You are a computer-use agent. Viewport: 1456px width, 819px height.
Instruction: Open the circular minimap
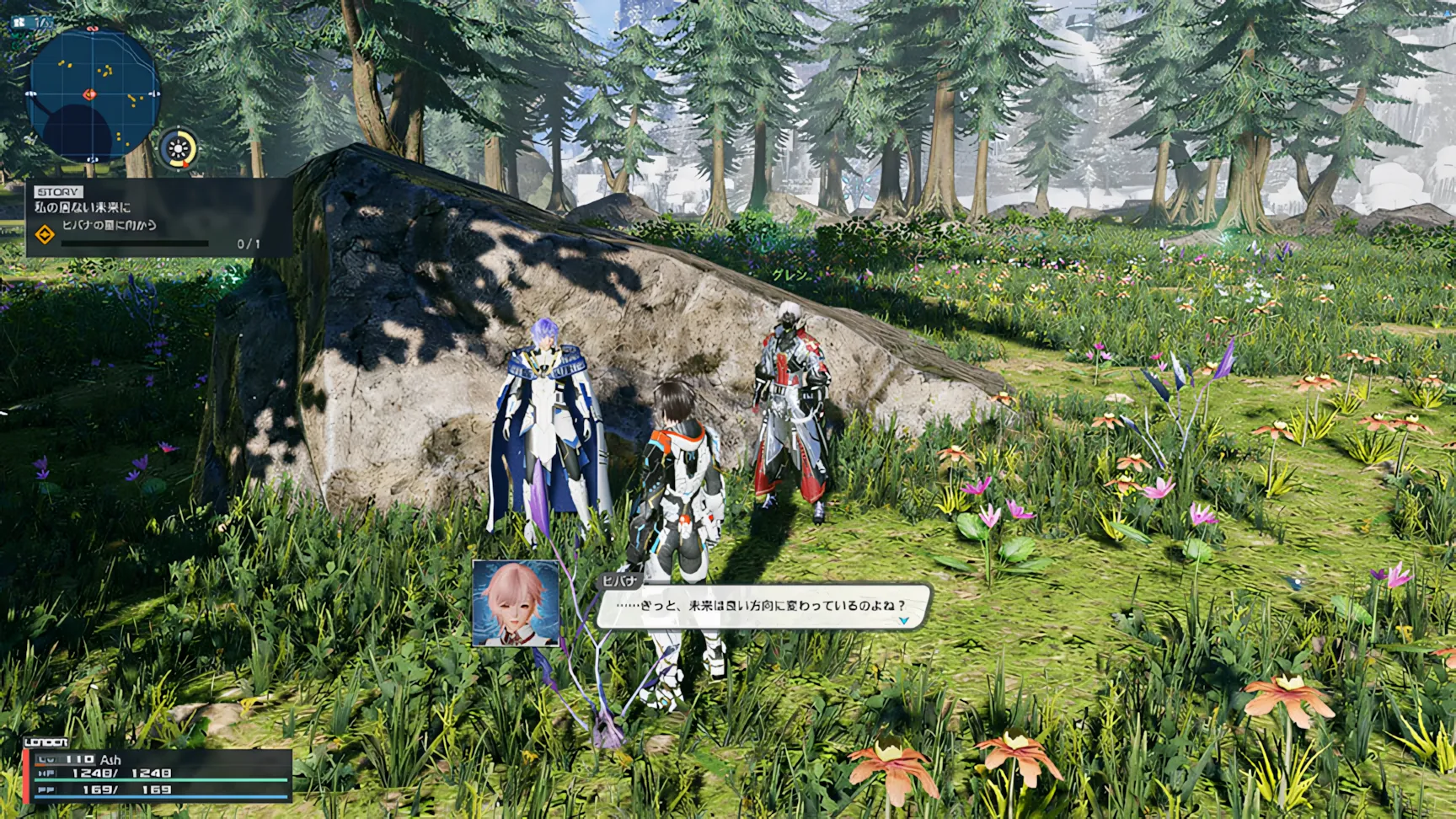tap(93, 94)
